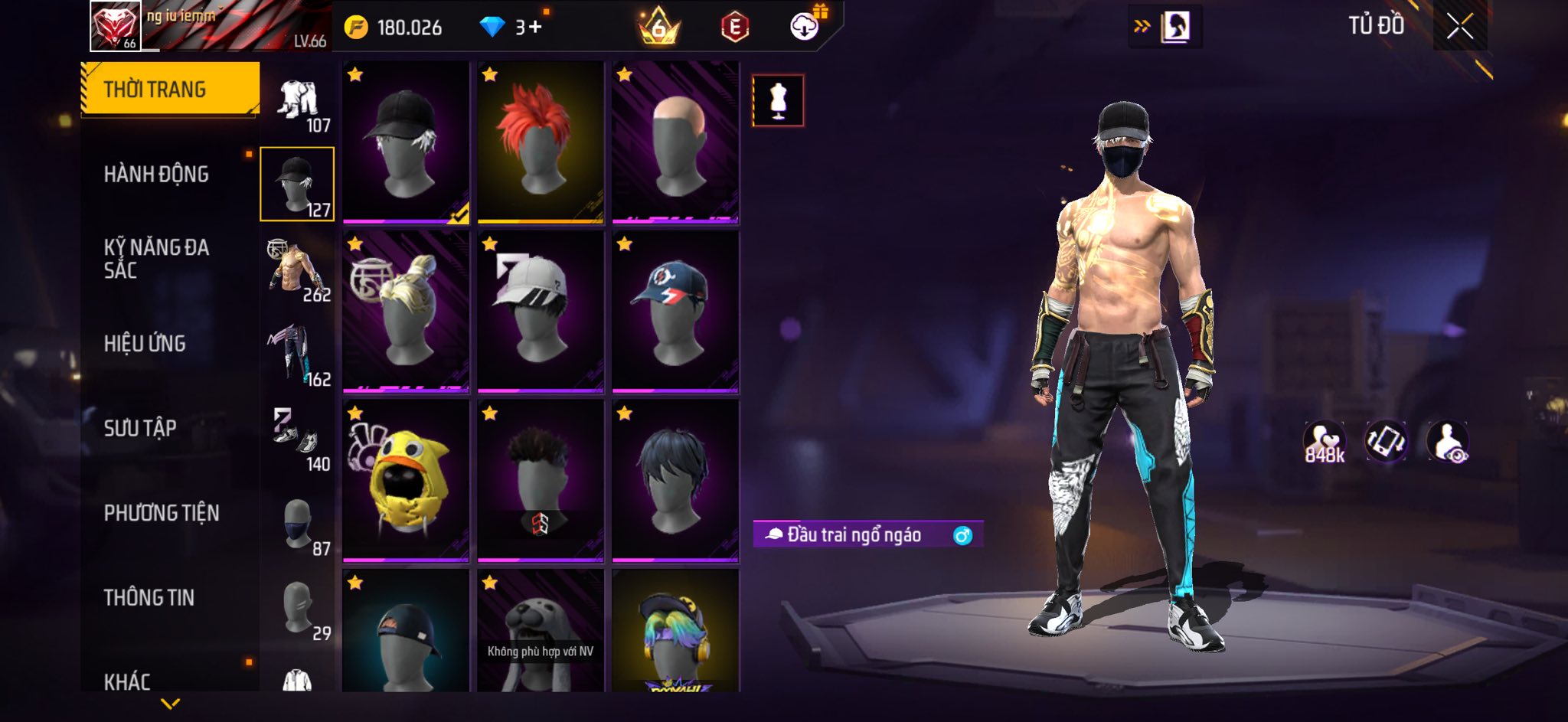Select the Thời Trang tab

(x=155, y=90)
